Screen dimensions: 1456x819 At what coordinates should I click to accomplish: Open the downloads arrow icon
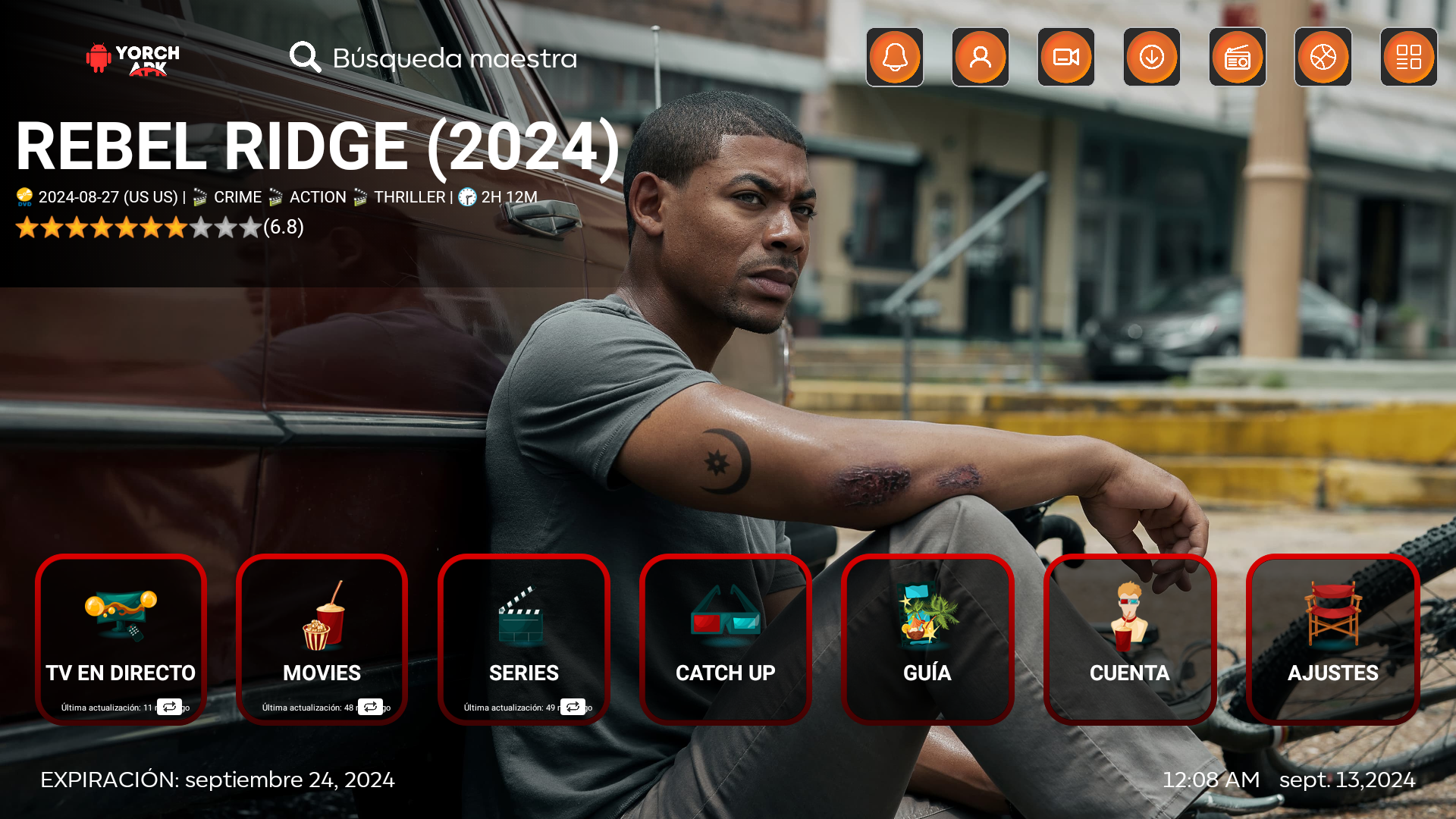tap(1152, 58)
